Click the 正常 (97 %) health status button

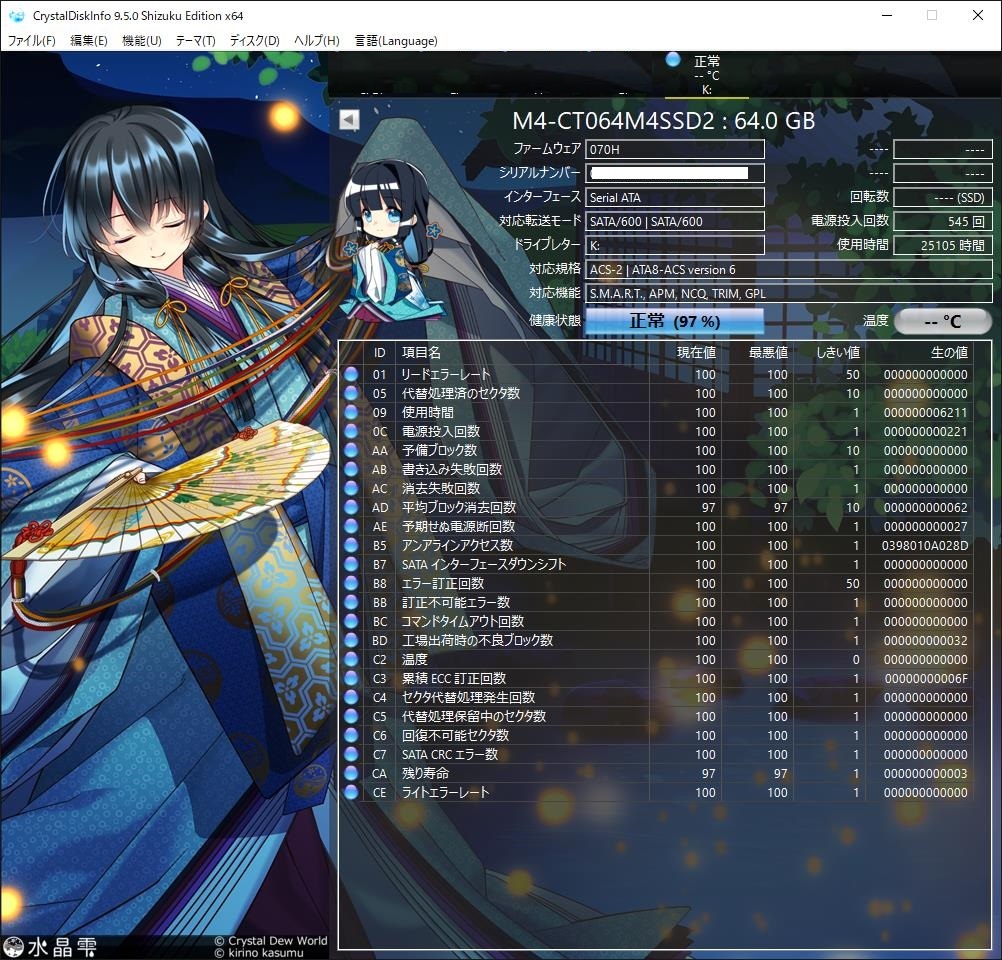point(674,321)
